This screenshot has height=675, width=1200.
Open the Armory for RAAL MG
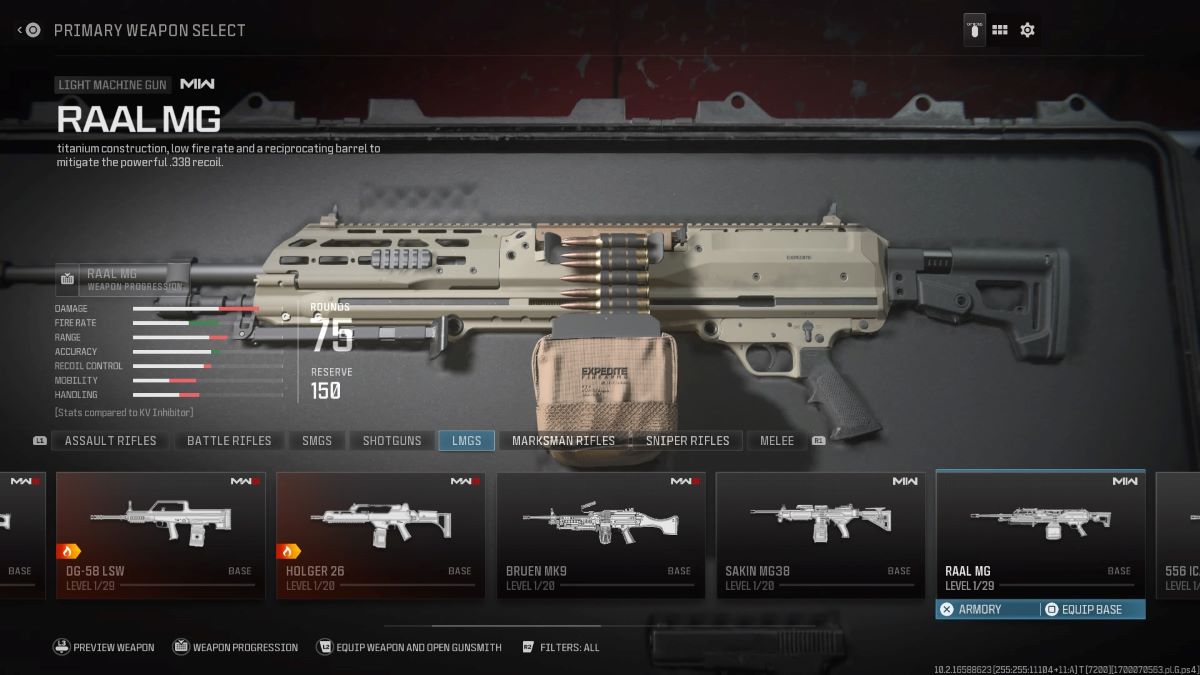pyautogui.click(x=980, y=609)
